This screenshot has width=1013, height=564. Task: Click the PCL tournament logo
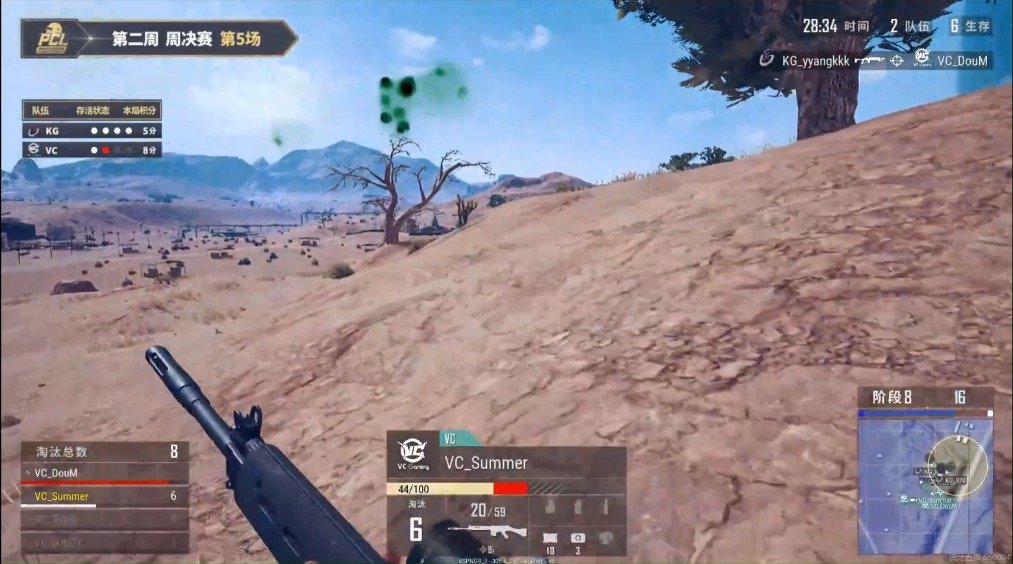click(x=52, y=40)
